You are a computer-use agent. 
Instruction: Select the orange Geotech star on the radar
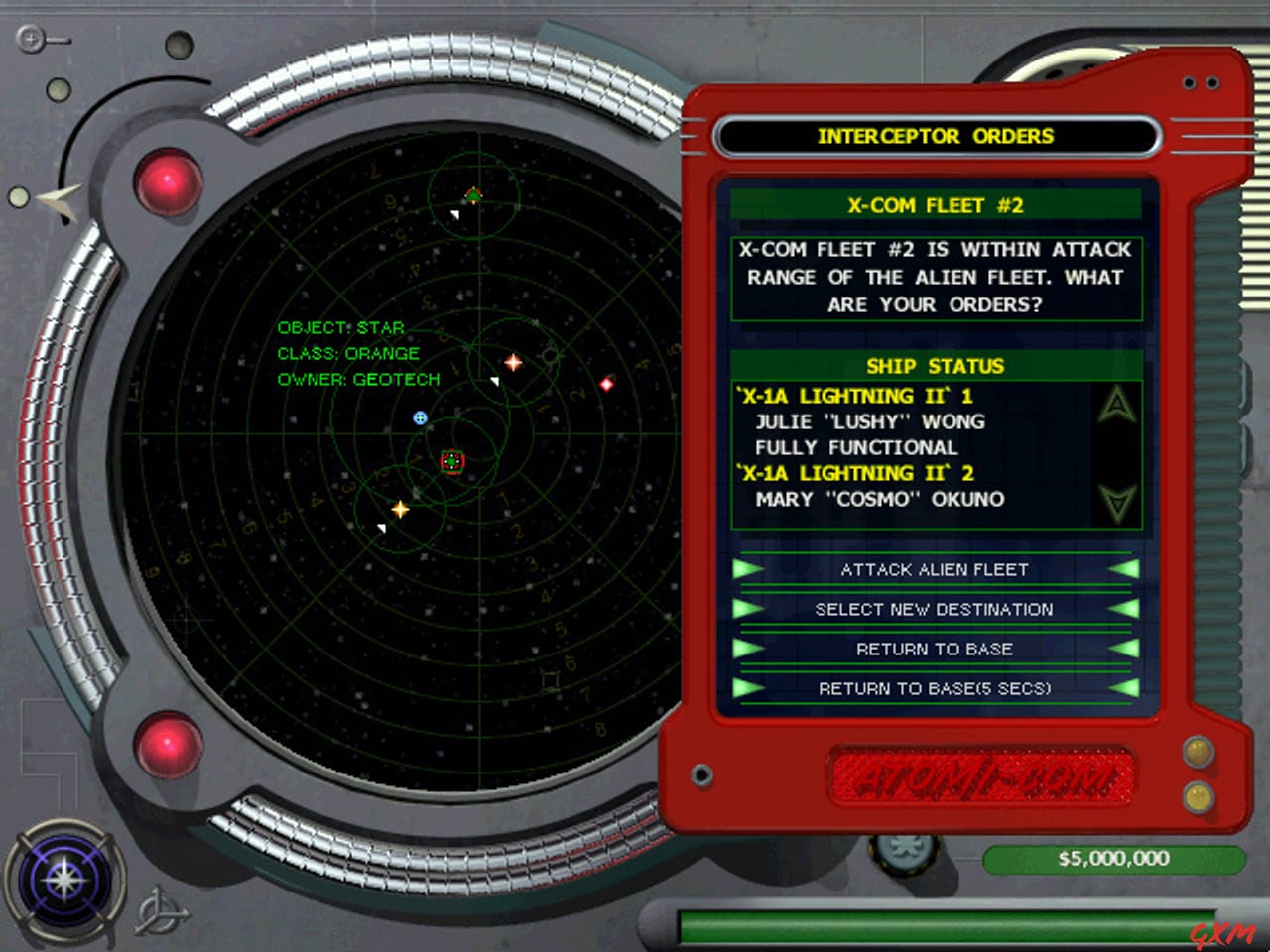pyautogui.click(x=513, y=363)
